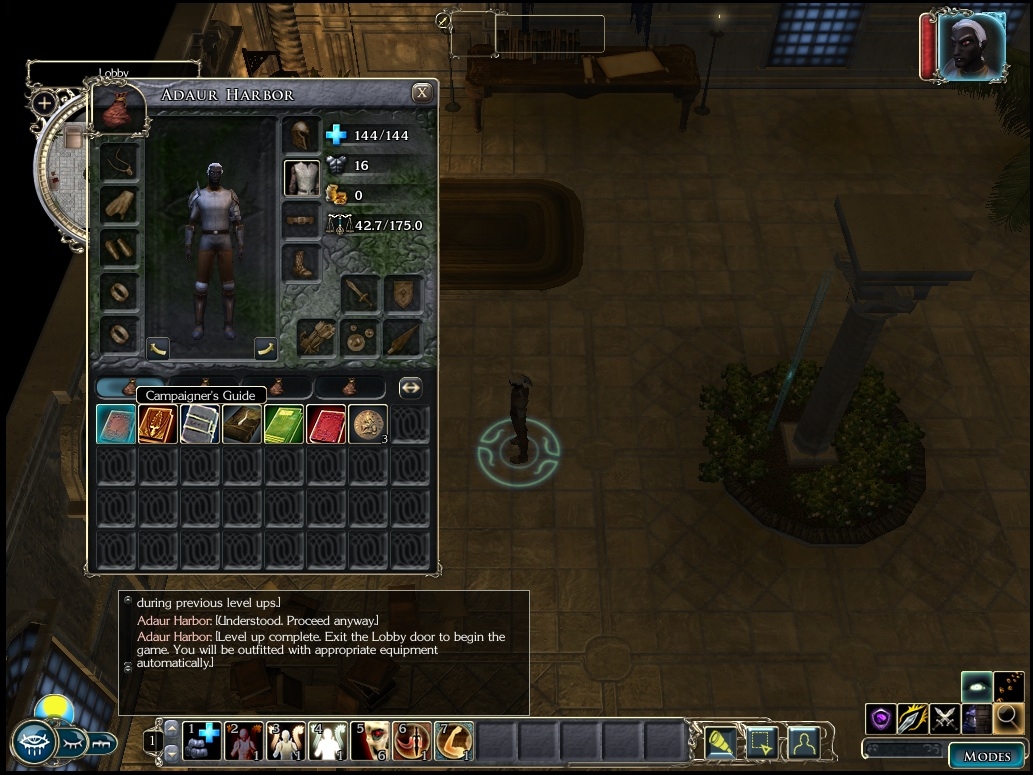Close the Adaur Harbor inventory window
The width and height of the screenshot is (1033, 775).
(x=422, y=93)
